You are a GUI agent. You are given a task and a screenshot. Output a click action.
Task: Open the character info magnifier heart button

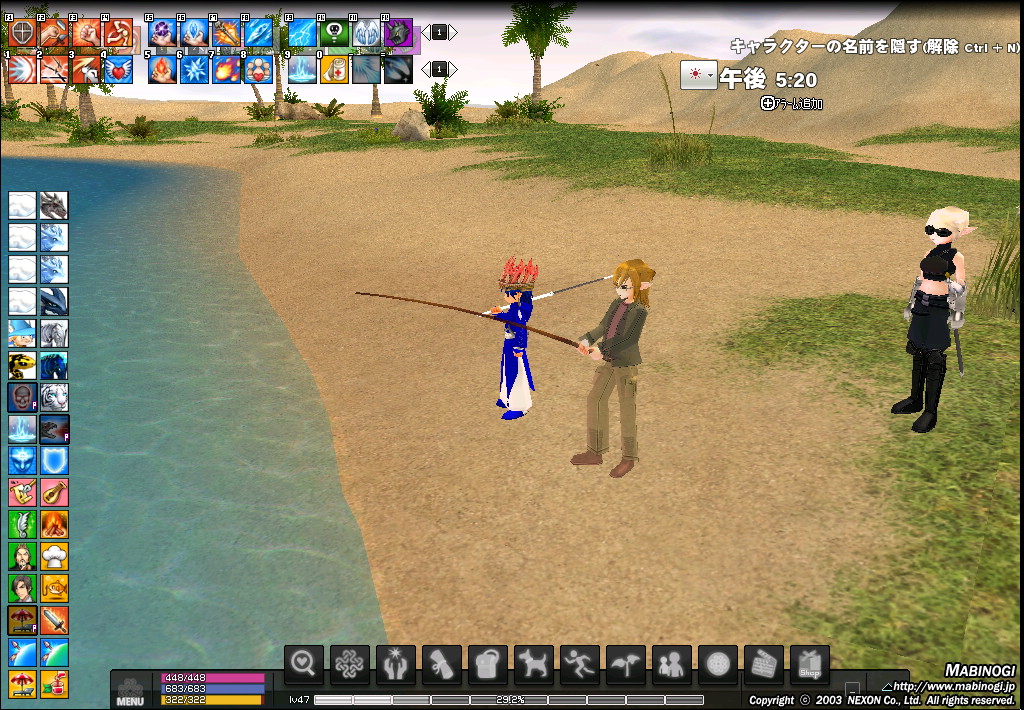click(304, 664)
